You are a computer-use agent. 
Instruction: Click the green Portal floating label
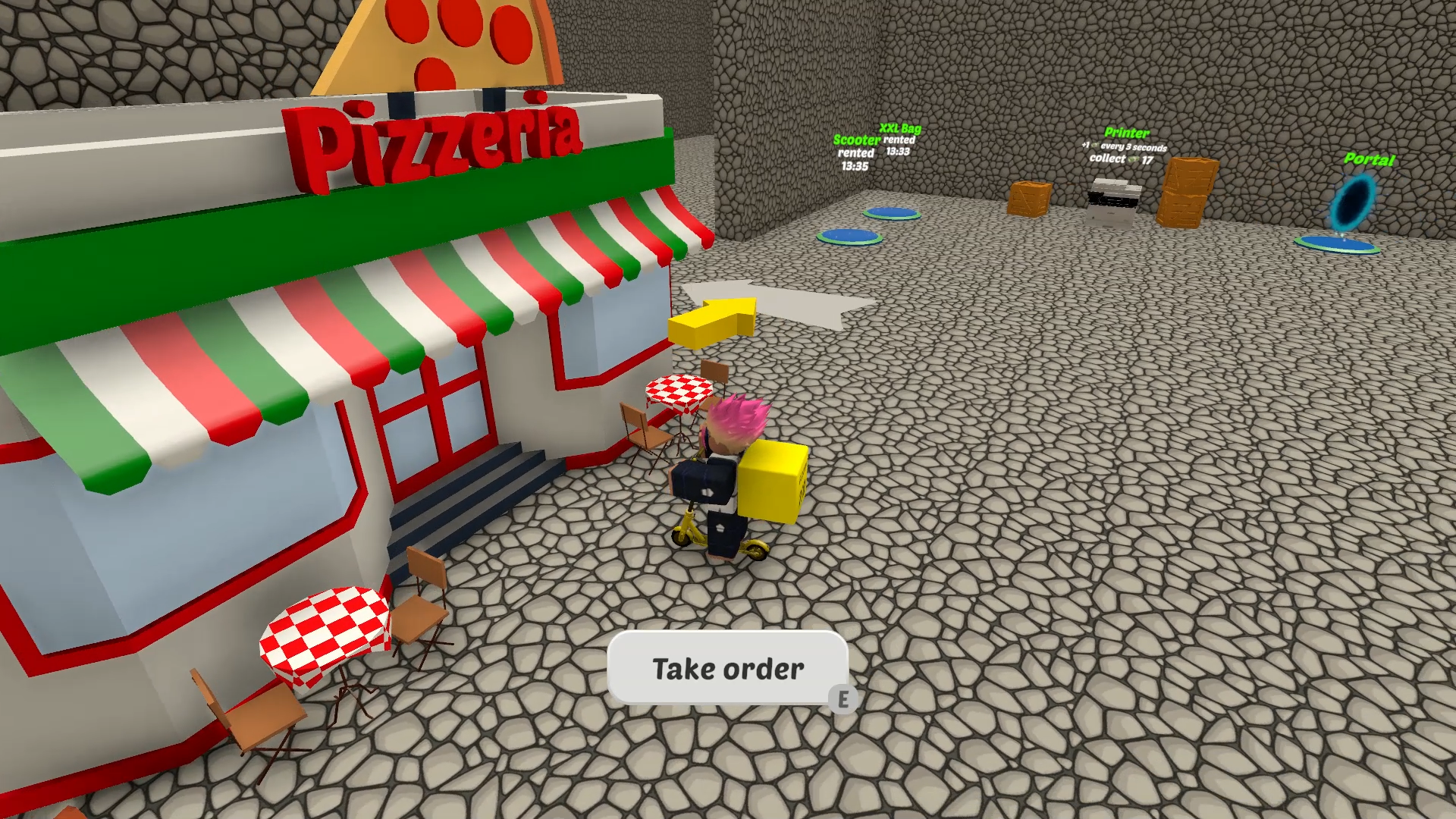[x=1370, y=160]
